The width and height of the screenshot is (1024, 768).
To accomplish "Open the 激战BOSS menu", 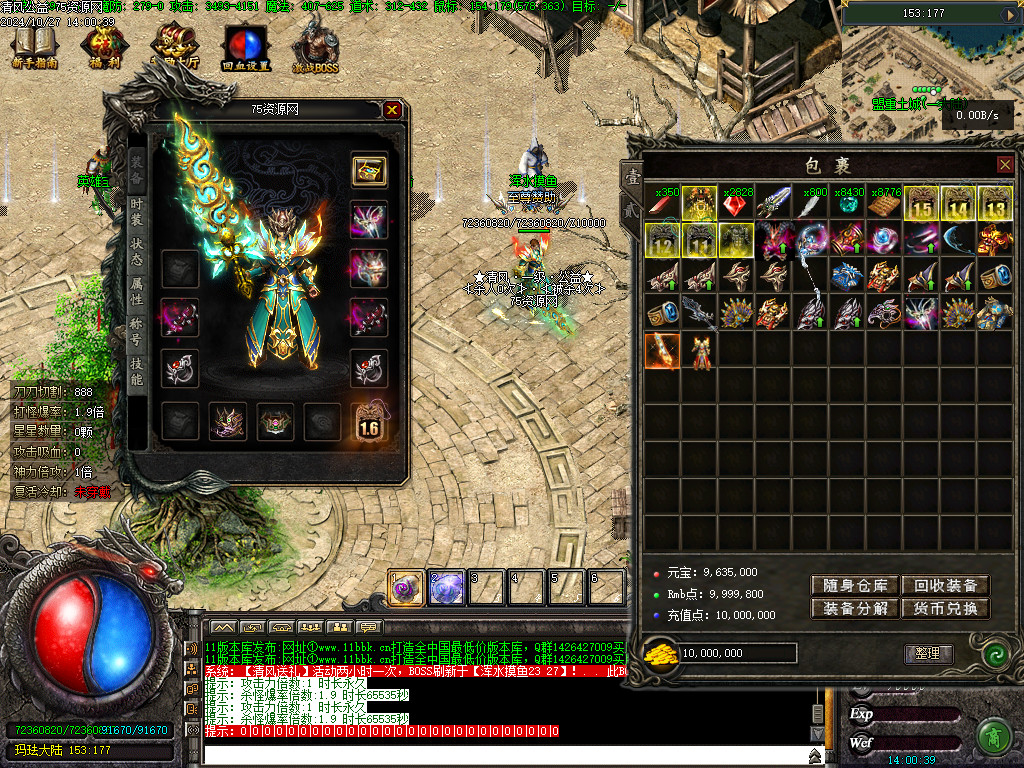I will point(315,48).
